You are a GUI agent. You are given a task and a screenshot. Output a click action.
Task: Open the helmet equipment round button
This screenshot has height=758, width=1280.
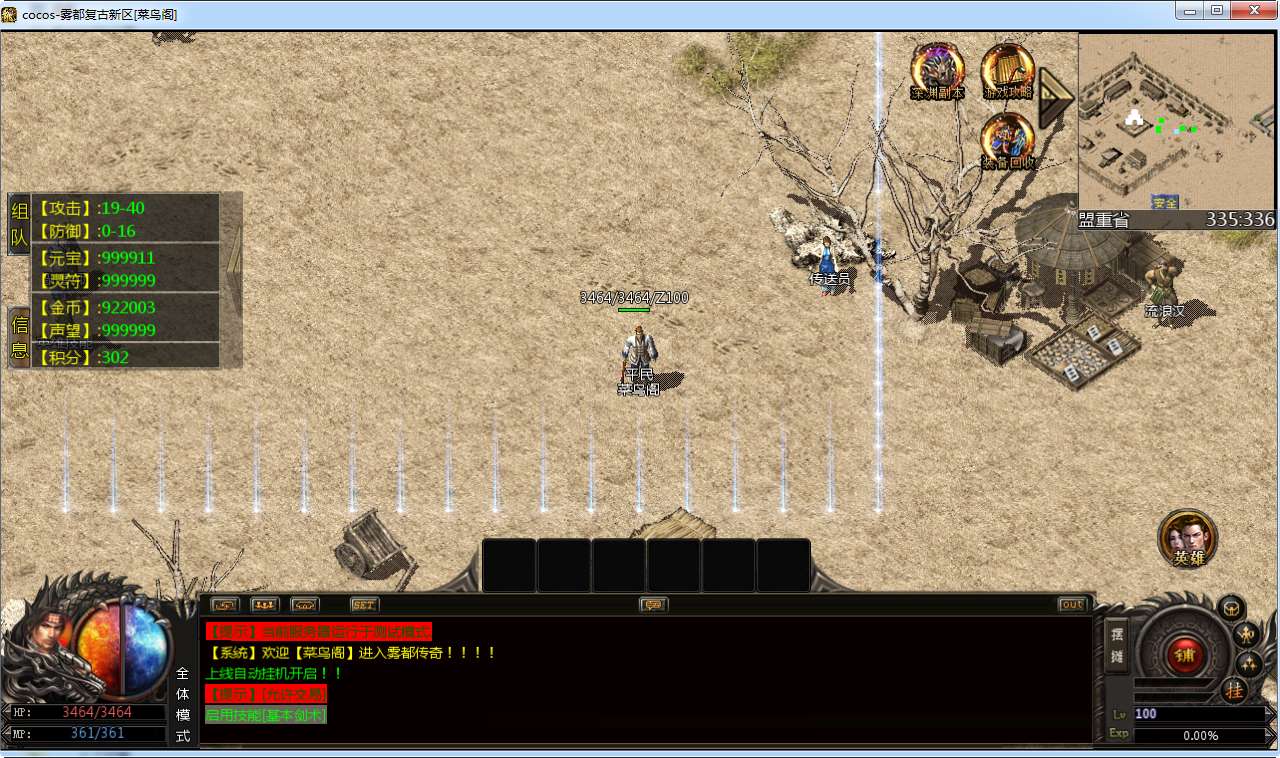click(1231, 607)
